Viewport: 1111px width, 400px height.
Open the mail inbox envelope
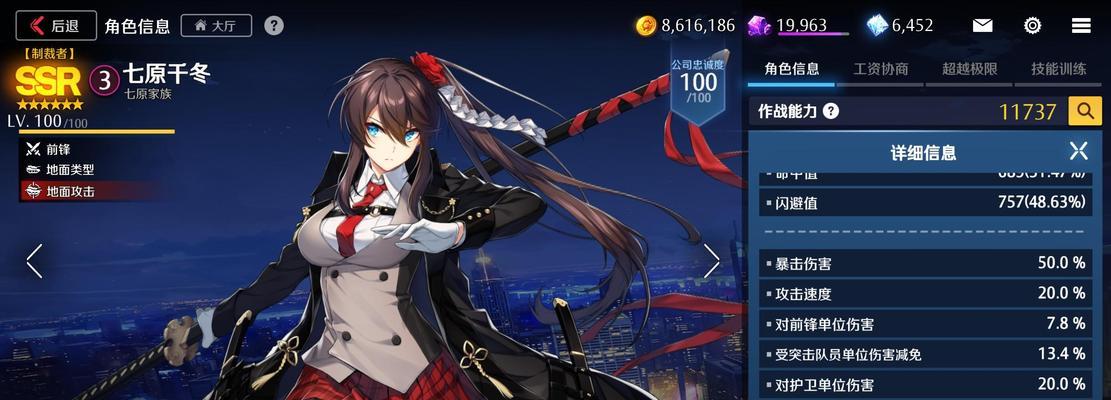coord(982,25)
